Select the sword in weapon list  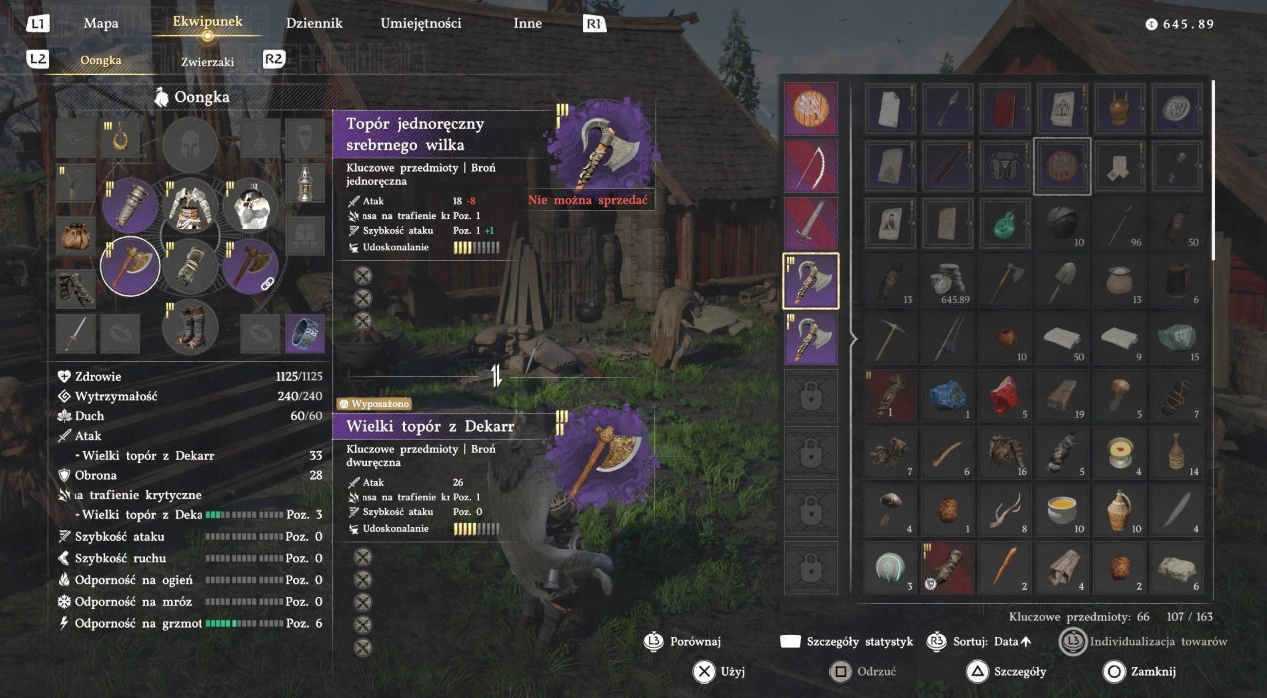[811, 223]
